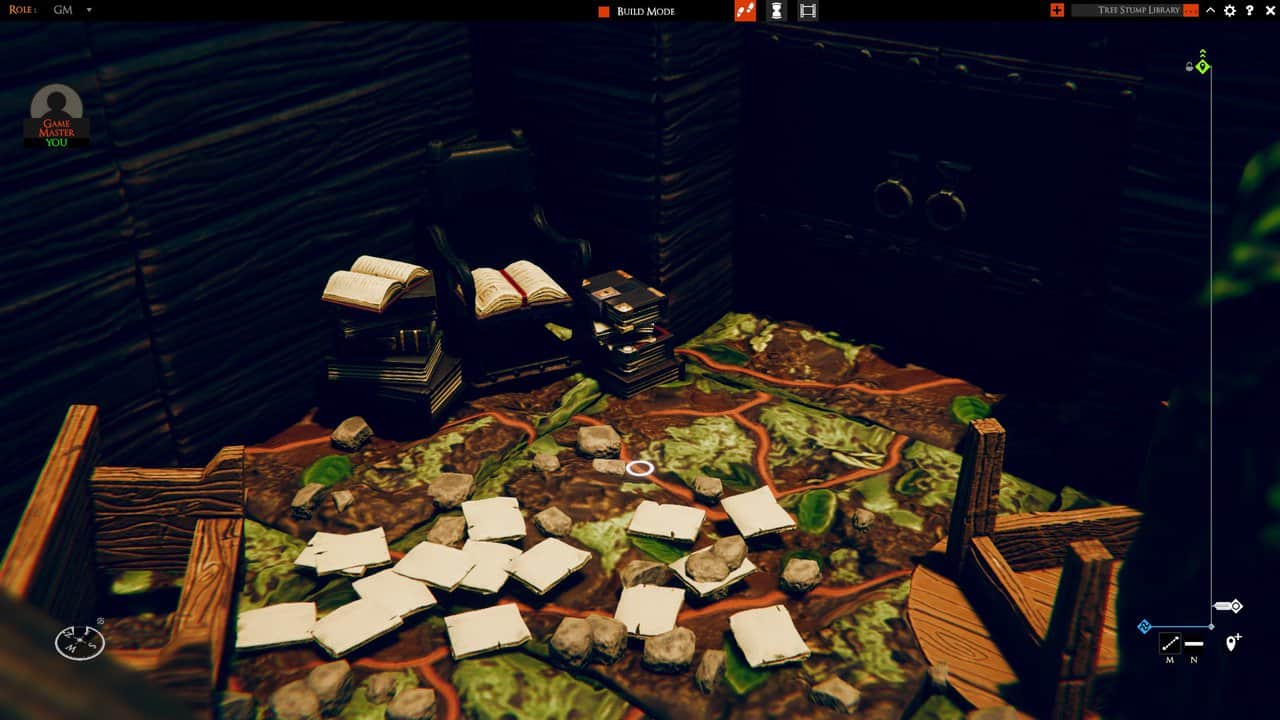This screenshot has height=720, width=1280.
Task: Open settings with the gear icon
Action: pyautogui.click(x=1230, y=10)
